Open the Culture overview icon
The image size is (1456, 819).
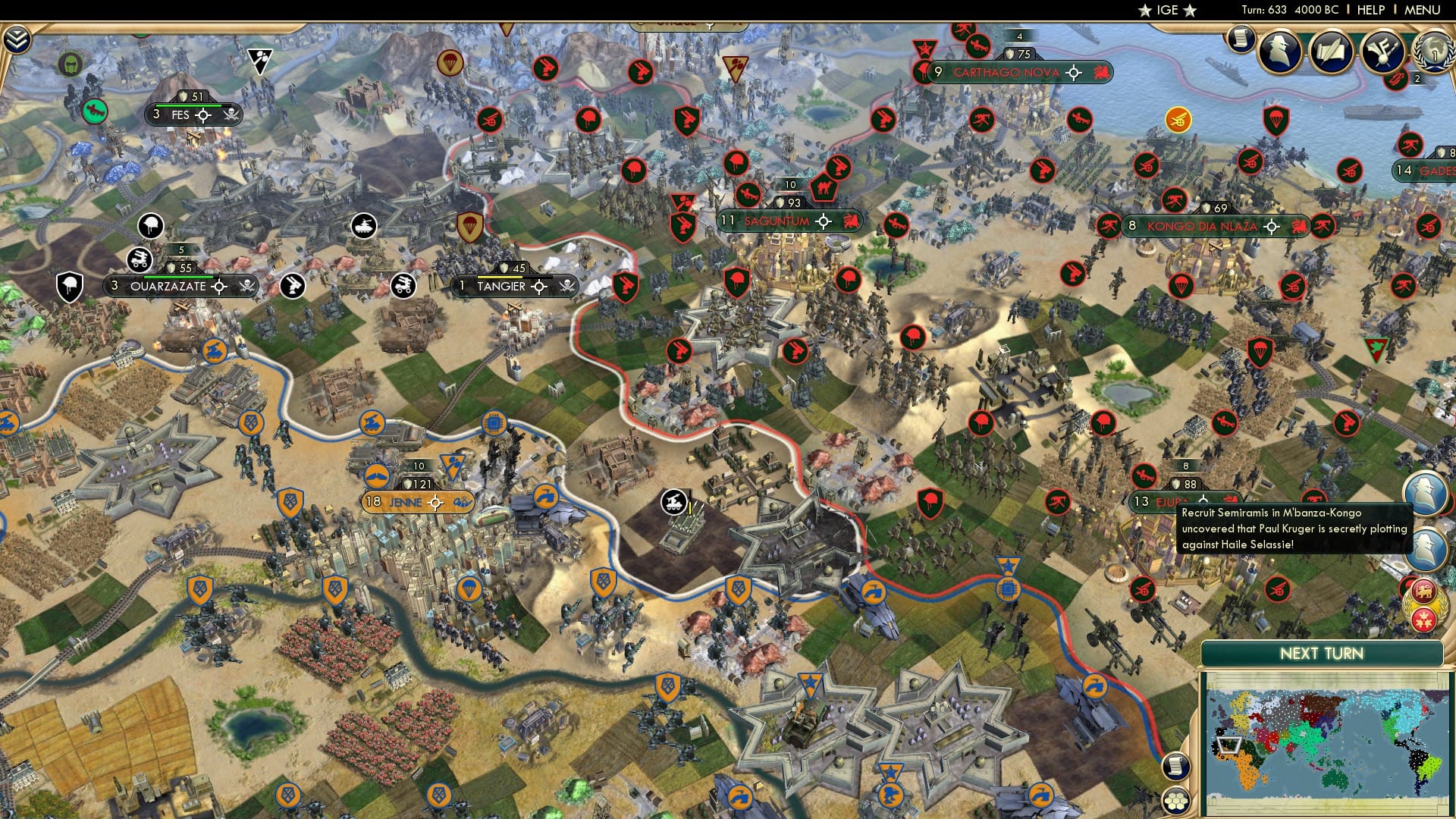(1382, 51)
